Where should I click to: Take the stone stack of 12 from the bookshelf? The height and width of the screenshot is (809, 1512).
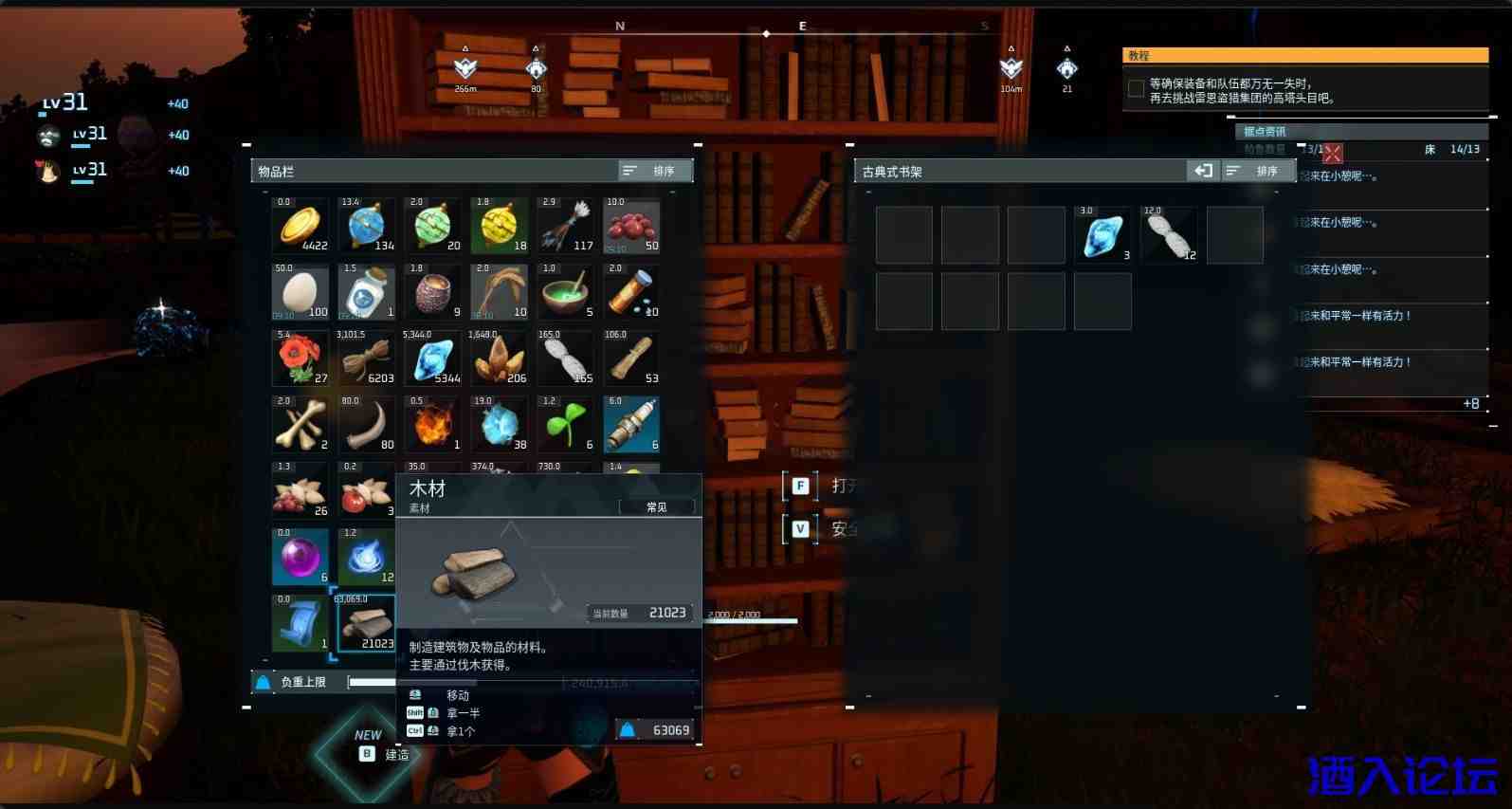(1169, 235)
